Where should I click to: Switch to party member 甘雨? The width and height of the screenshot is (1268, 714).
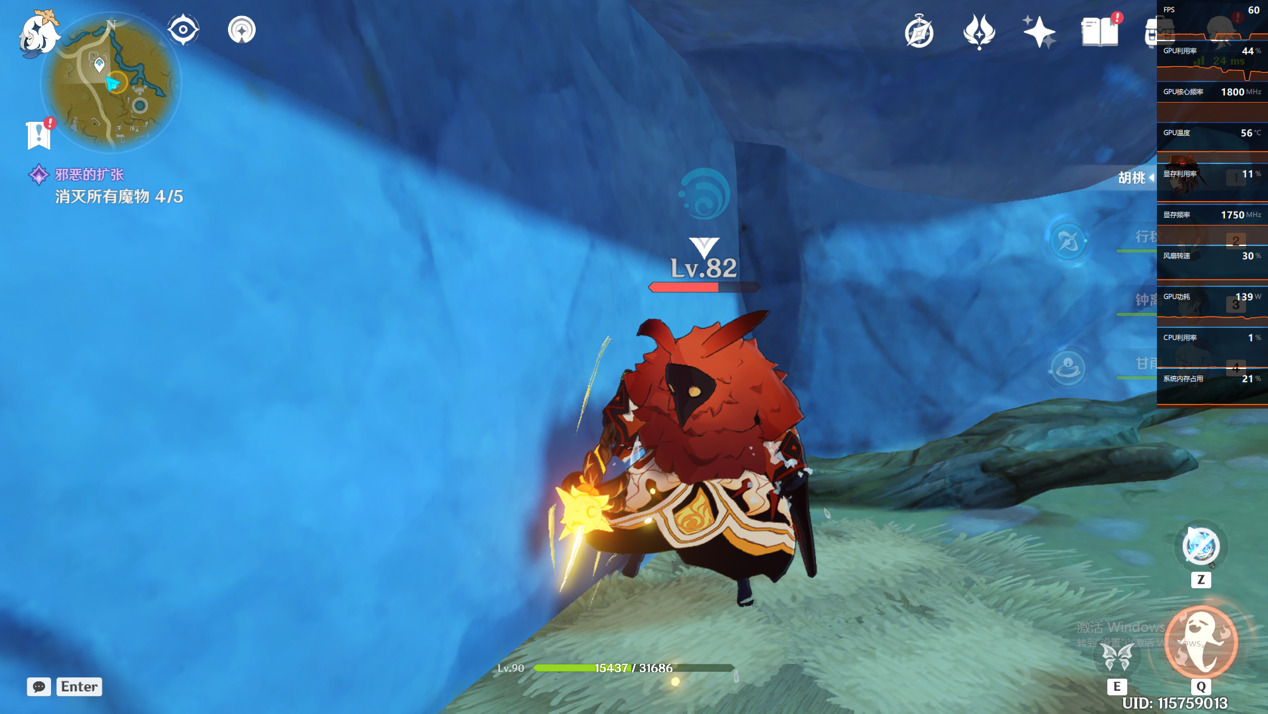[1146, 364]
